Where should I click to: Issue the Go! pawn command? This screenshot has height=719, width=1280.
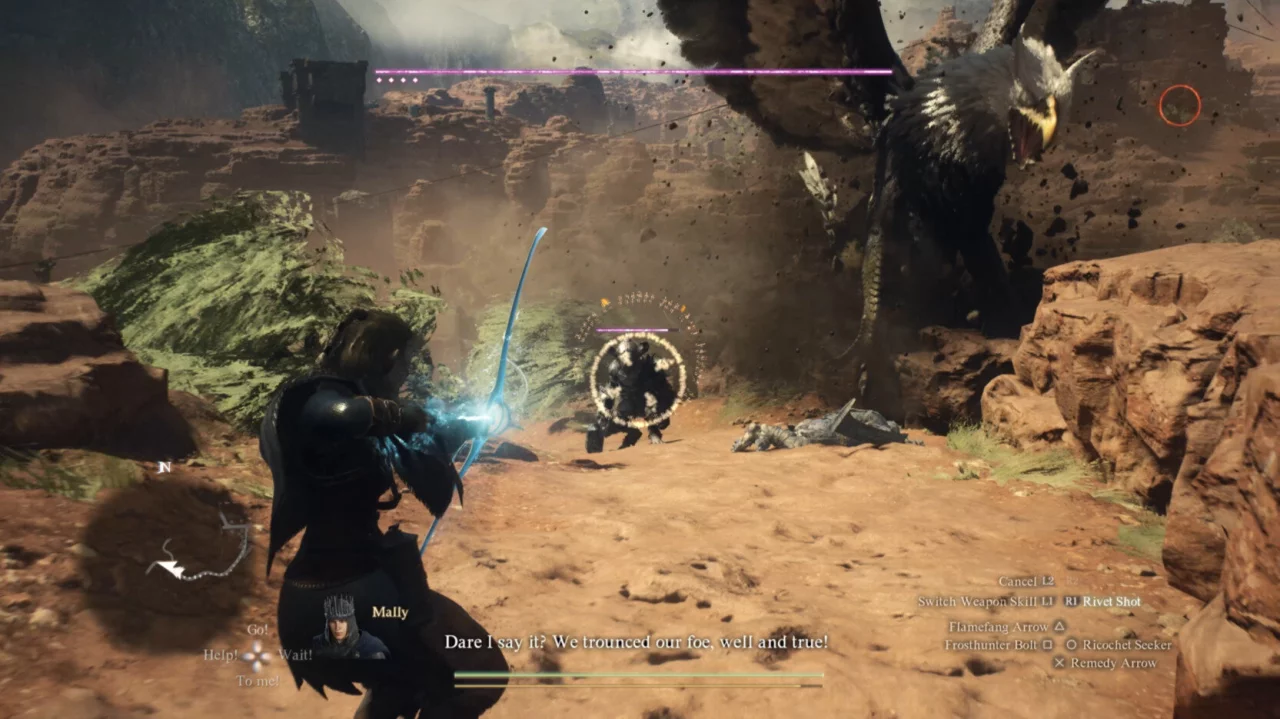pyautogui.click(x=257, y=630)
